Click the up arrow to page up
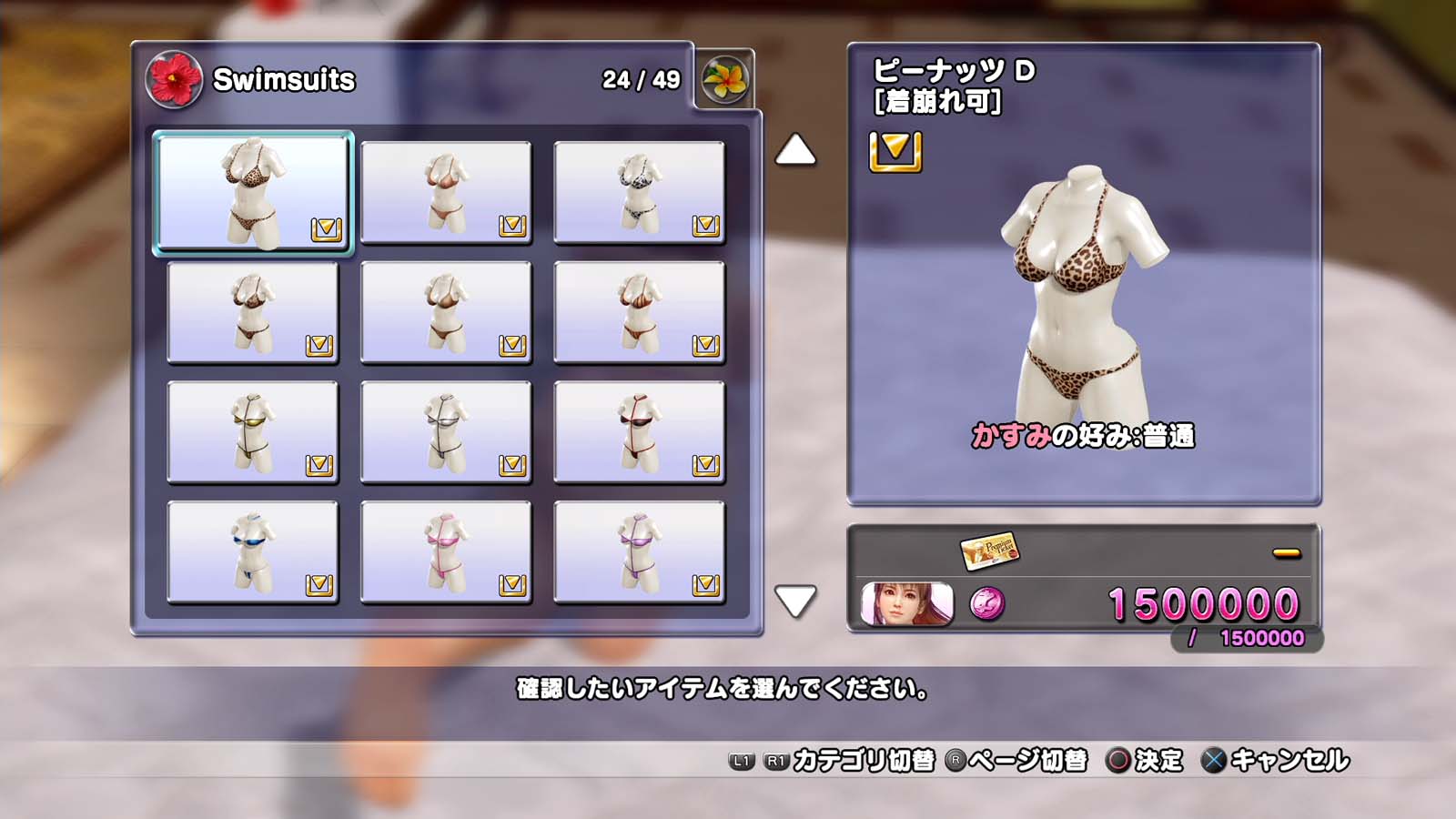1456x819 pixels. coord(795,150)
